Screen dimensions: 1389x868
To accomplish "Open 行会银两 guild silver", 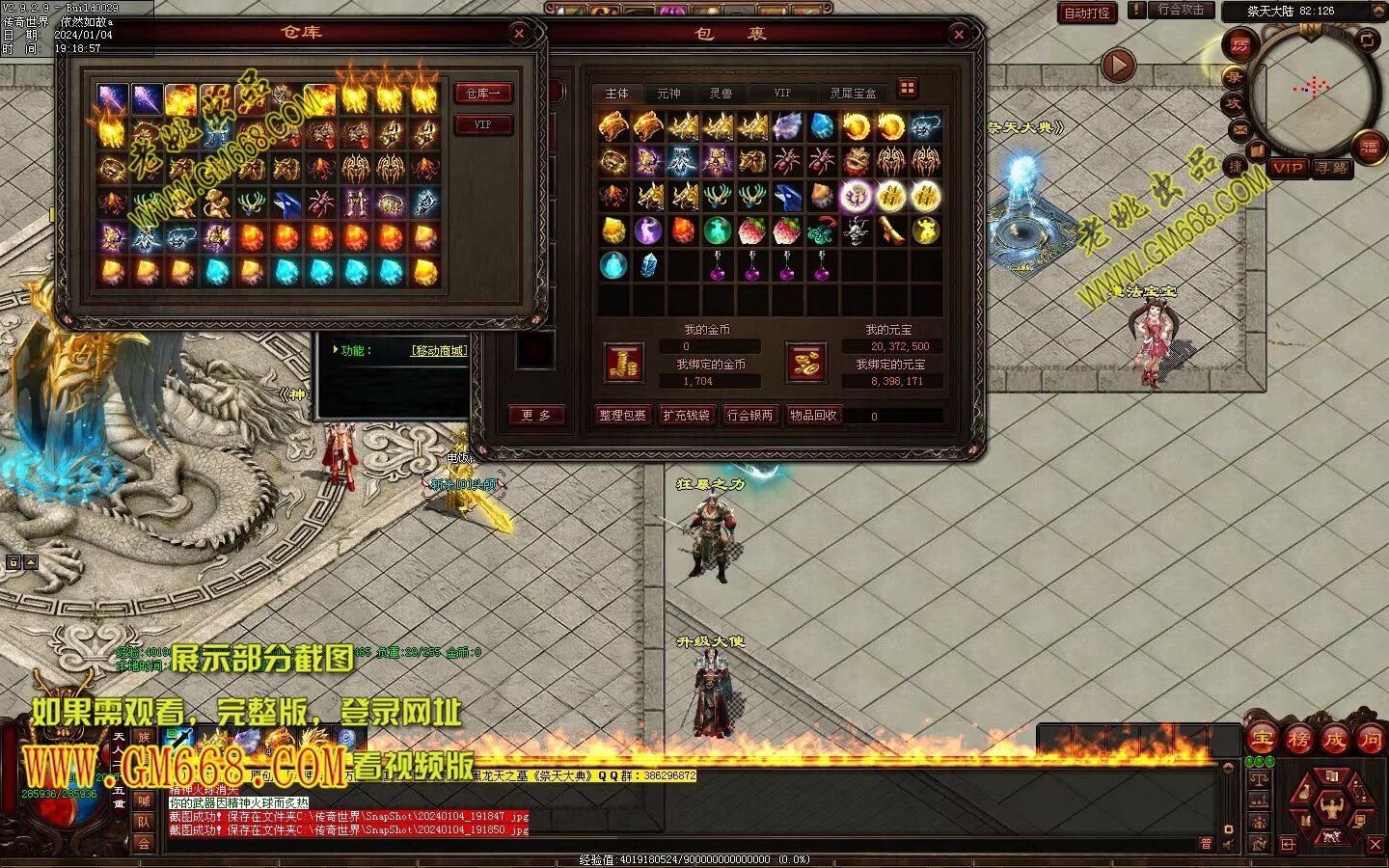I will pos(749,416).
